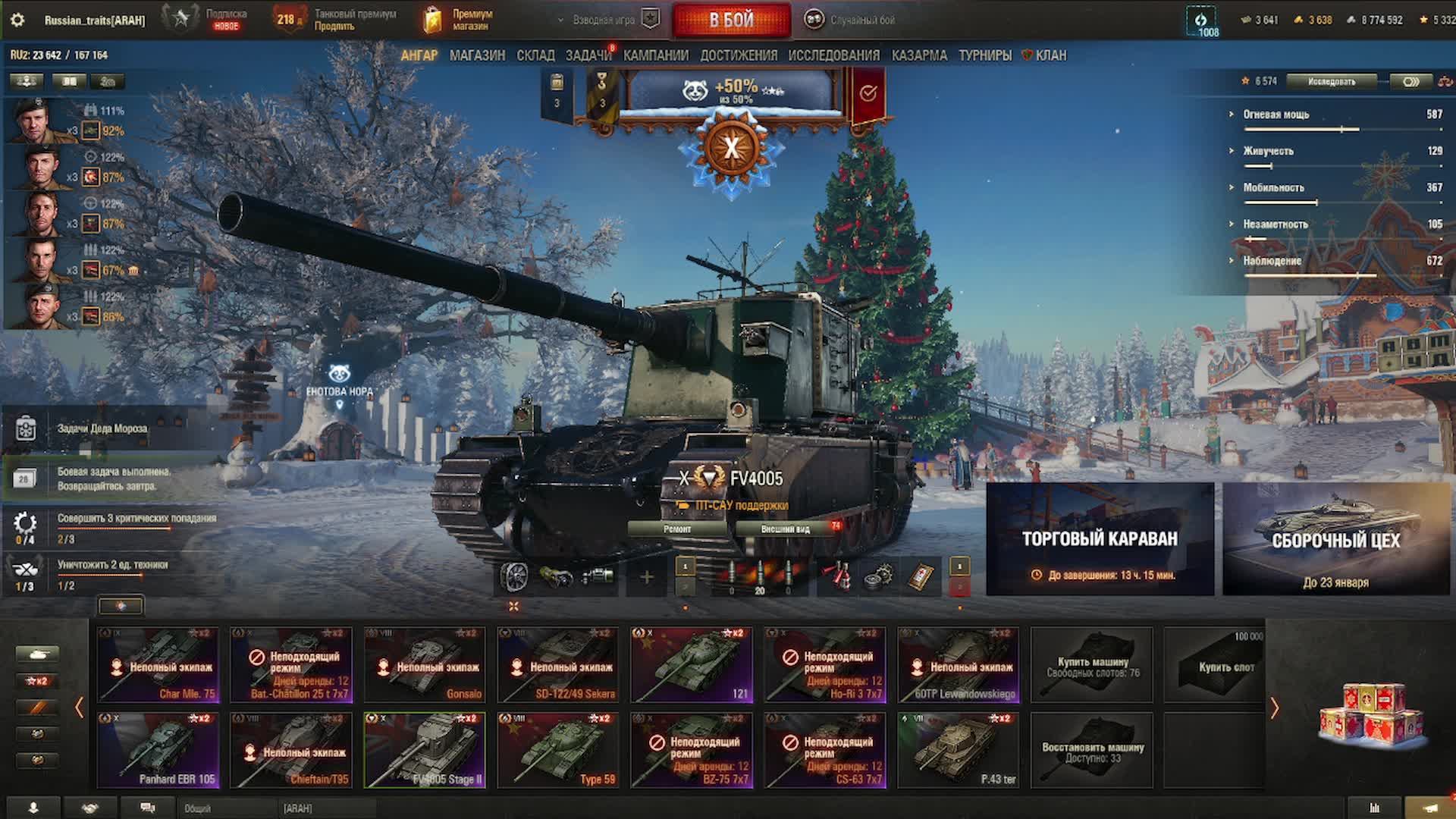Start battle with the В БОЙ button
1456x819 pixels.
(731, 20)
